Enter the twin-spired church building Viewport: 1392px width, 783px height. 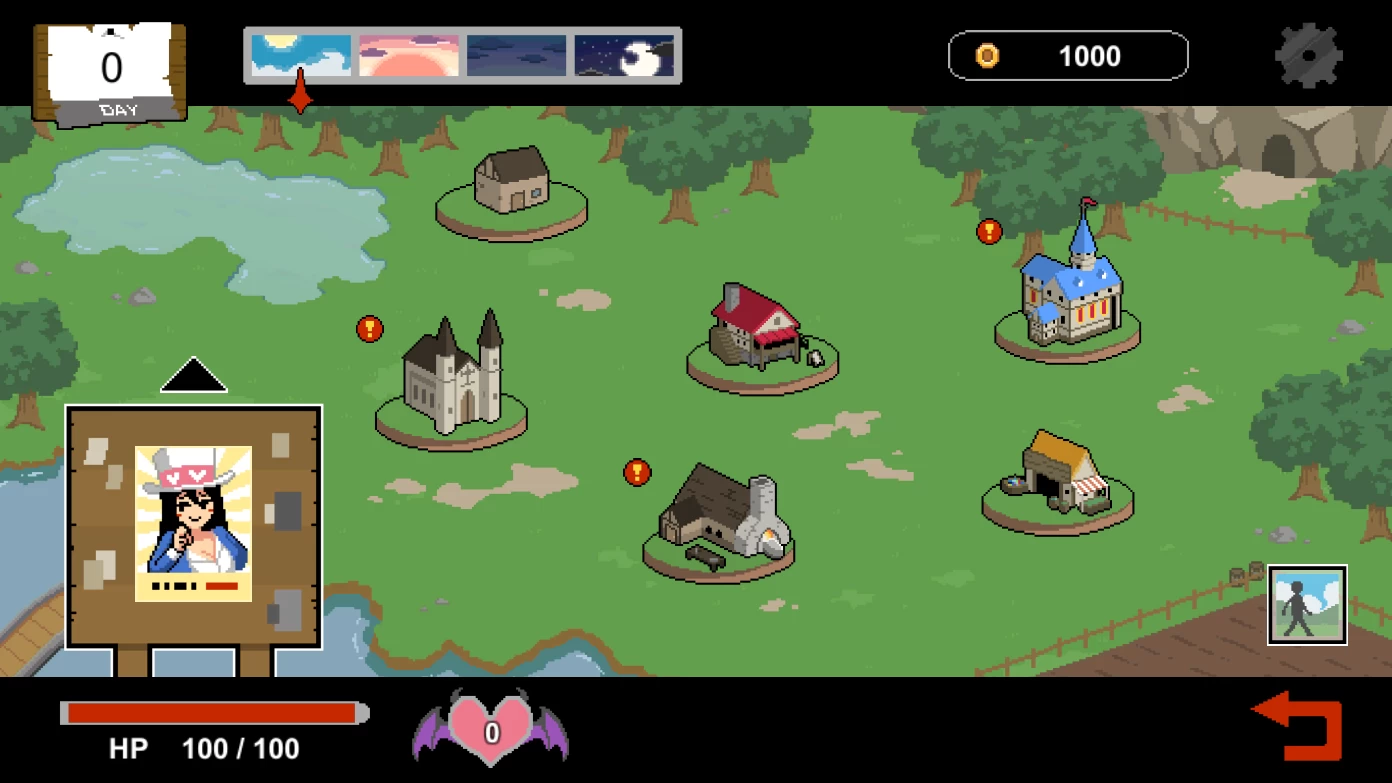pos(452,375)
